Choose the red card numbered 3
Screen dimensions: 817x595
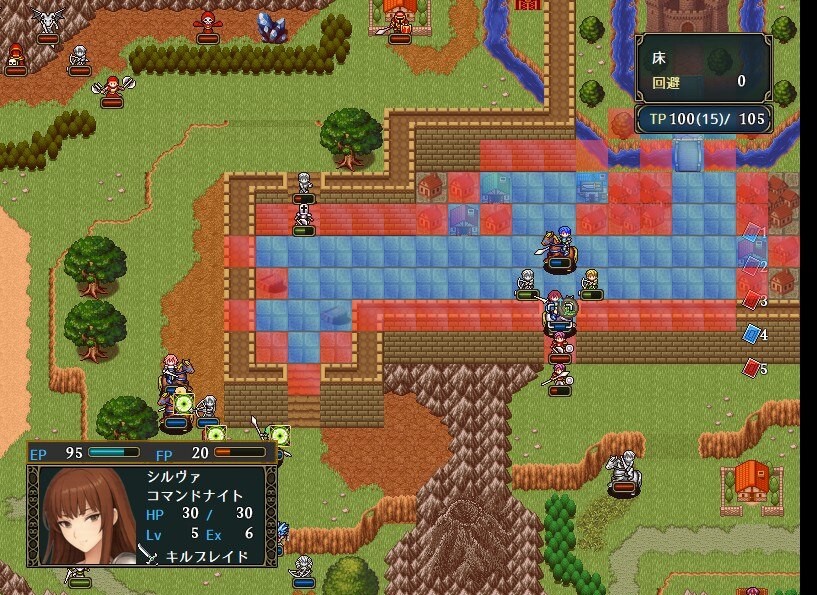pyautogui.click(x=752, y=299)
